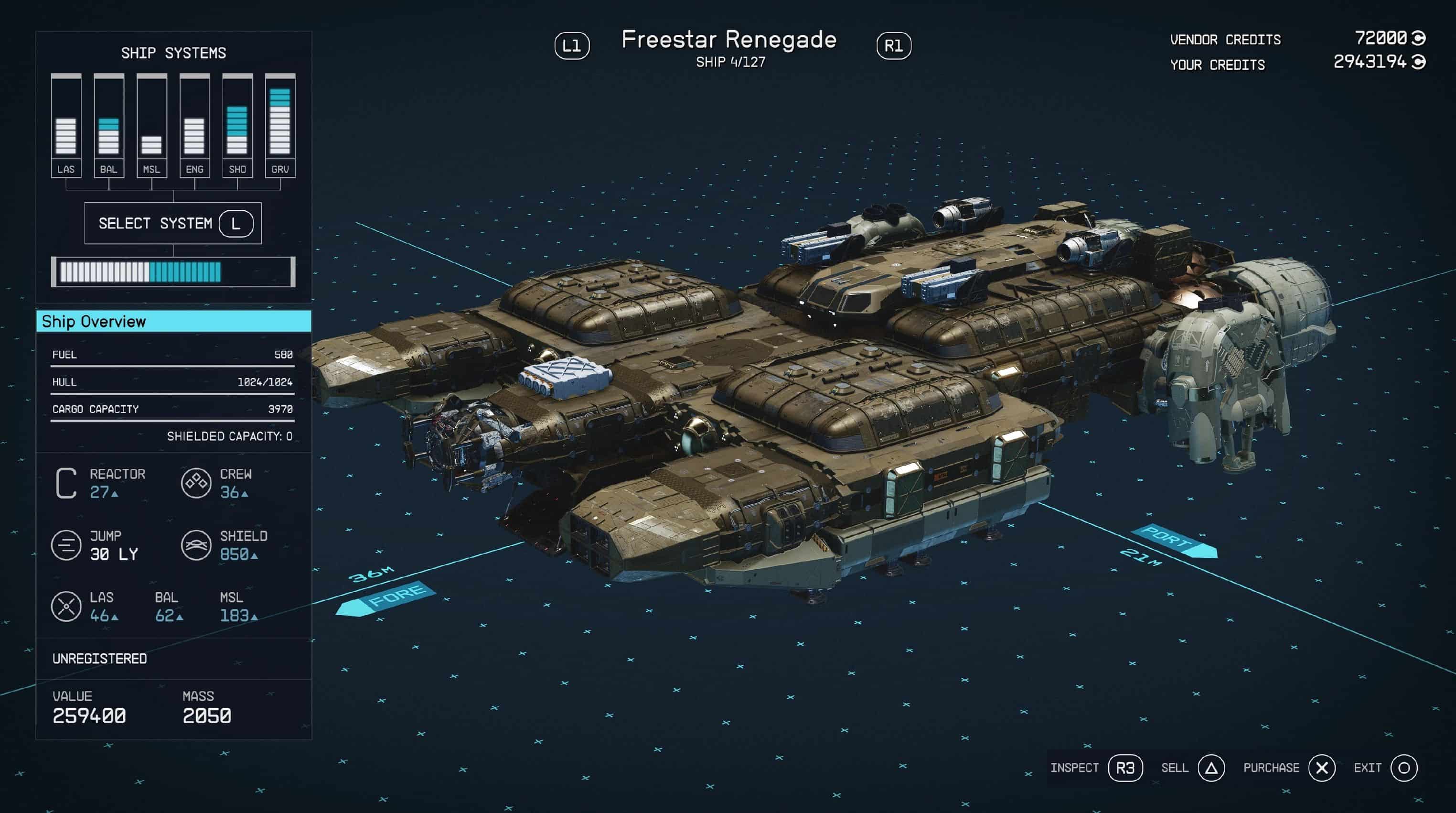1456x813 pixels.
Task: Click the SHD shield power column
Action: [x=237, y=126]
